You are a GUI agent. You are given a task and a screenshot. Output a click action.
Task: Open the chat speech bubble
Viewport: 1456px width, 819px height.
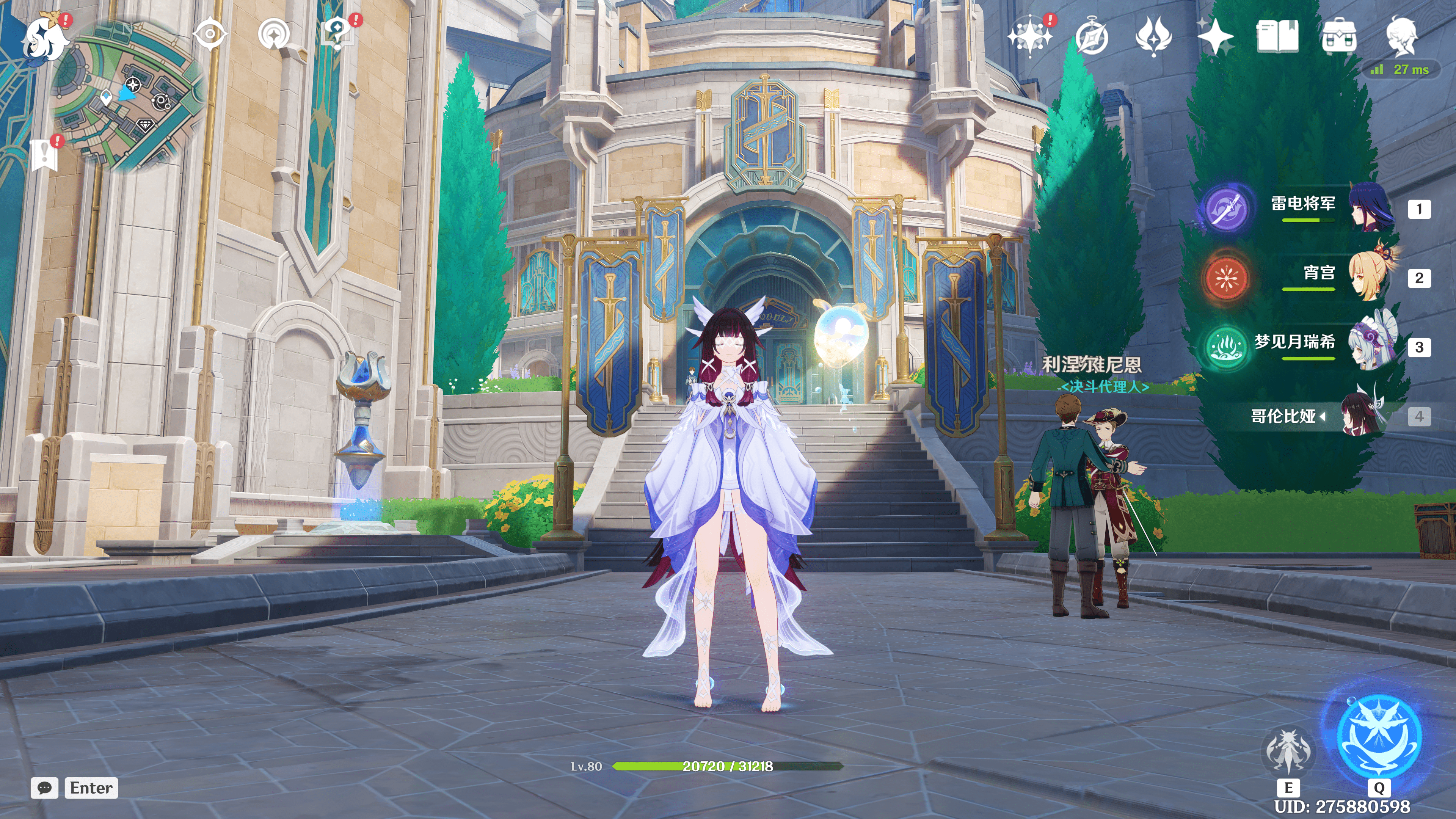click(x=45, y=788)
